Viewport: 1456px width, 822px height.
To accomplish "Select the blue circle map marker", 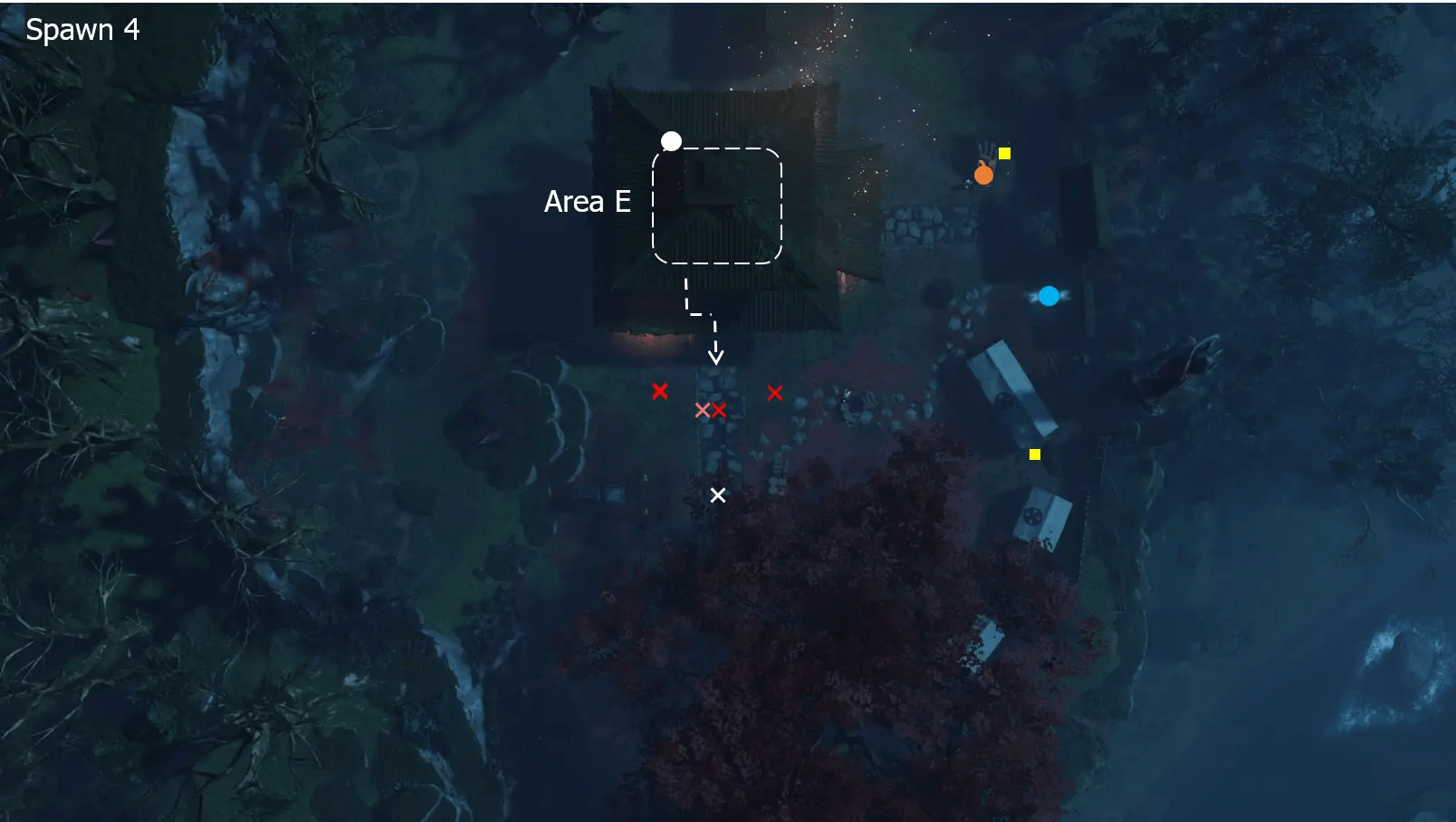I will 1049,296.
